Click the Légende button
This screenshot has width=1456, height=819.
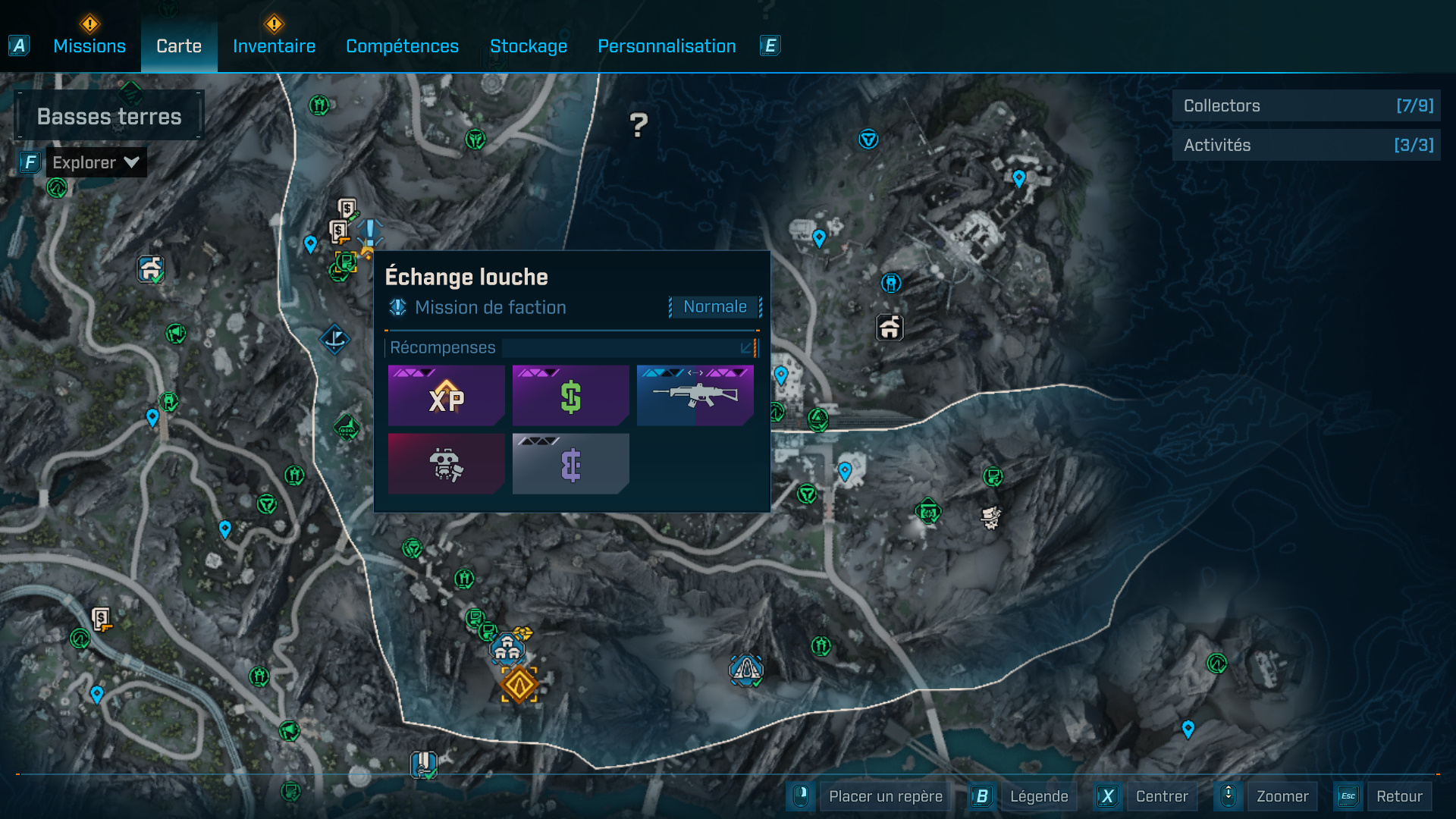[1038, 796]
